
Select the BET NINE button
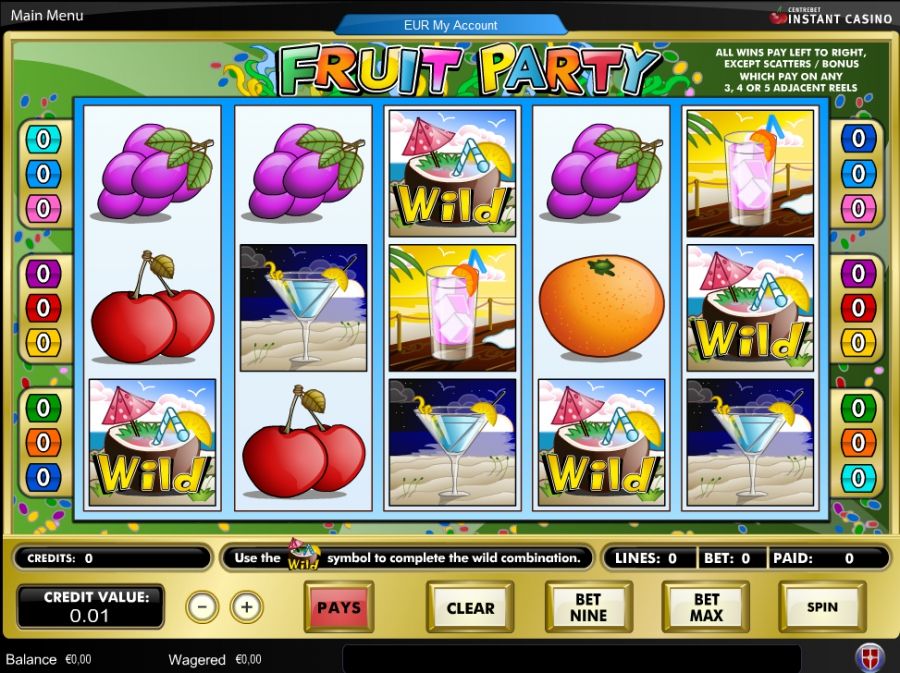coord(588,607)
